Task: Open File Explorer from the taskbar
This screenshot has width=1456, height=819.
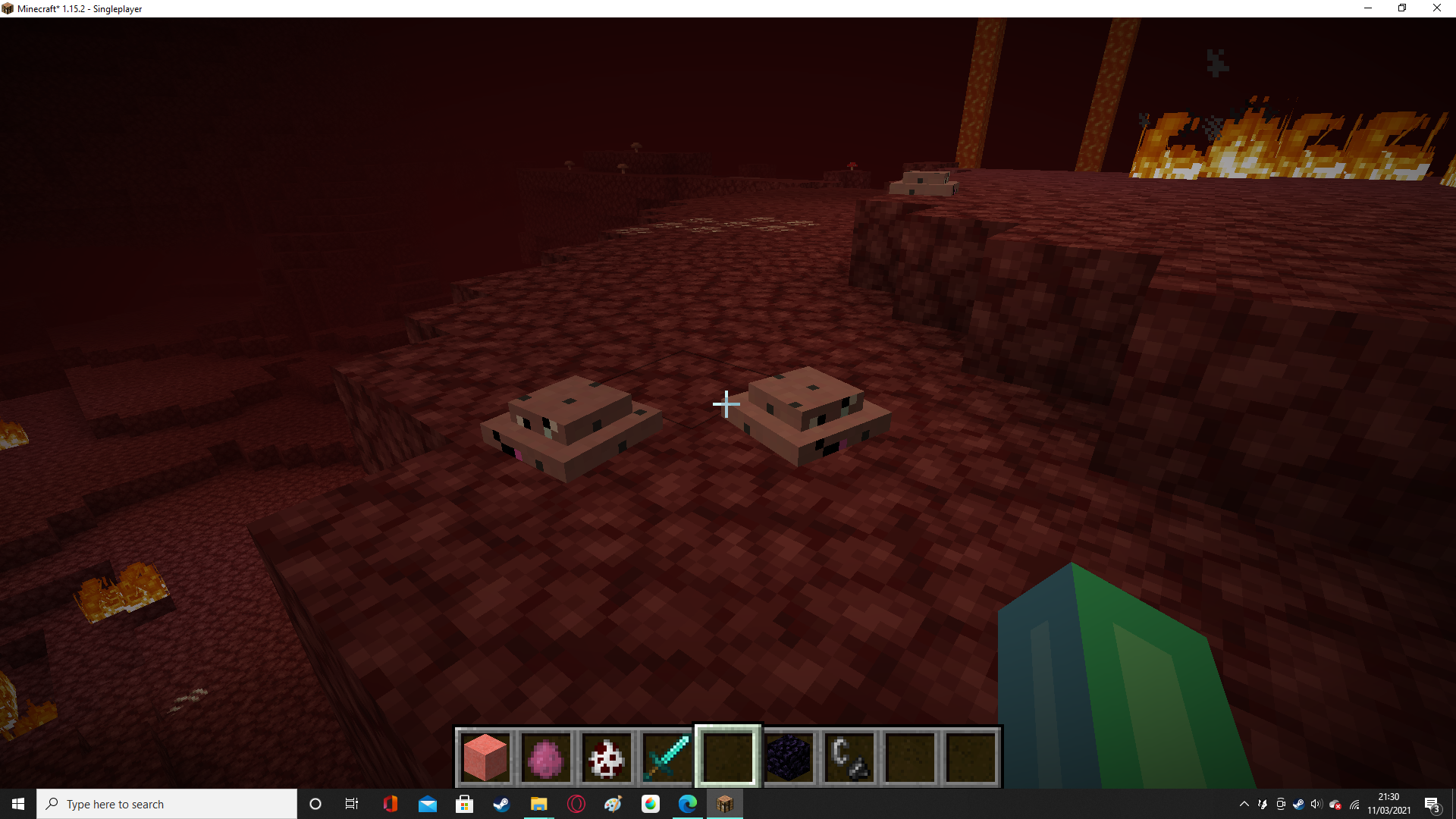Action: click(x=539, y=804)
